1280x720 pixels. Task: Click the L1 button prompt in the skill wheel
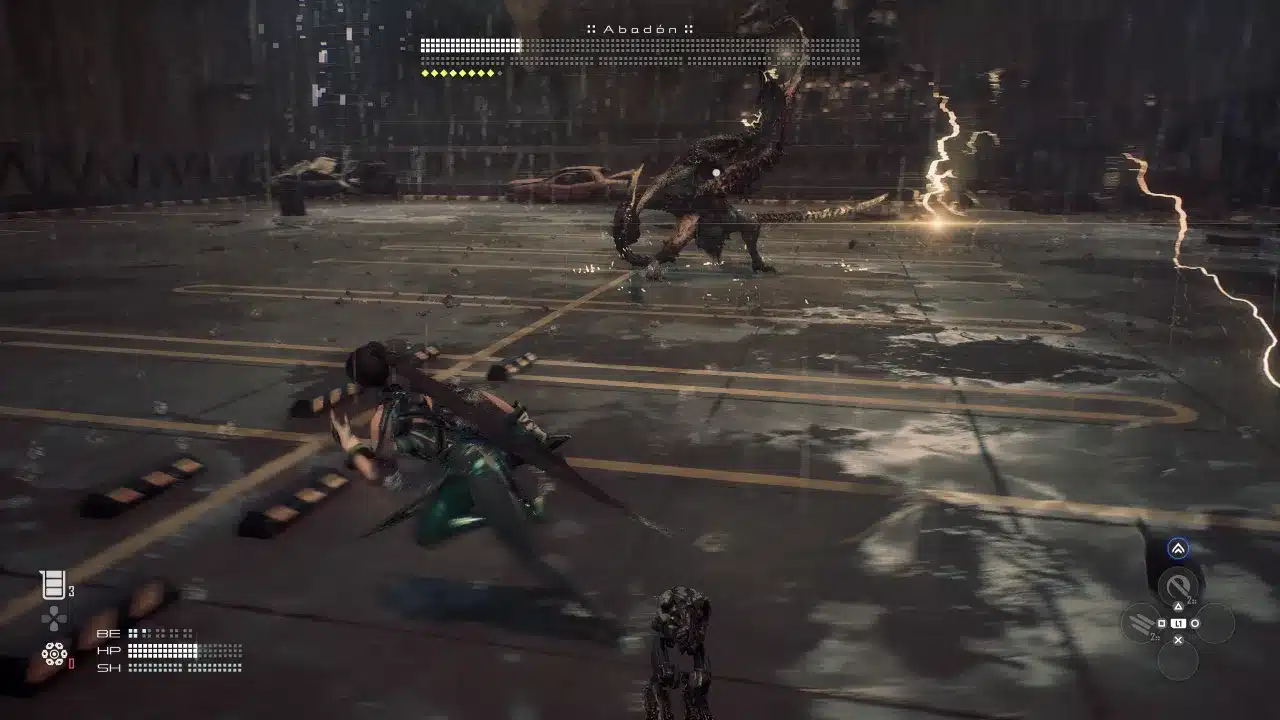point(1179,622)
